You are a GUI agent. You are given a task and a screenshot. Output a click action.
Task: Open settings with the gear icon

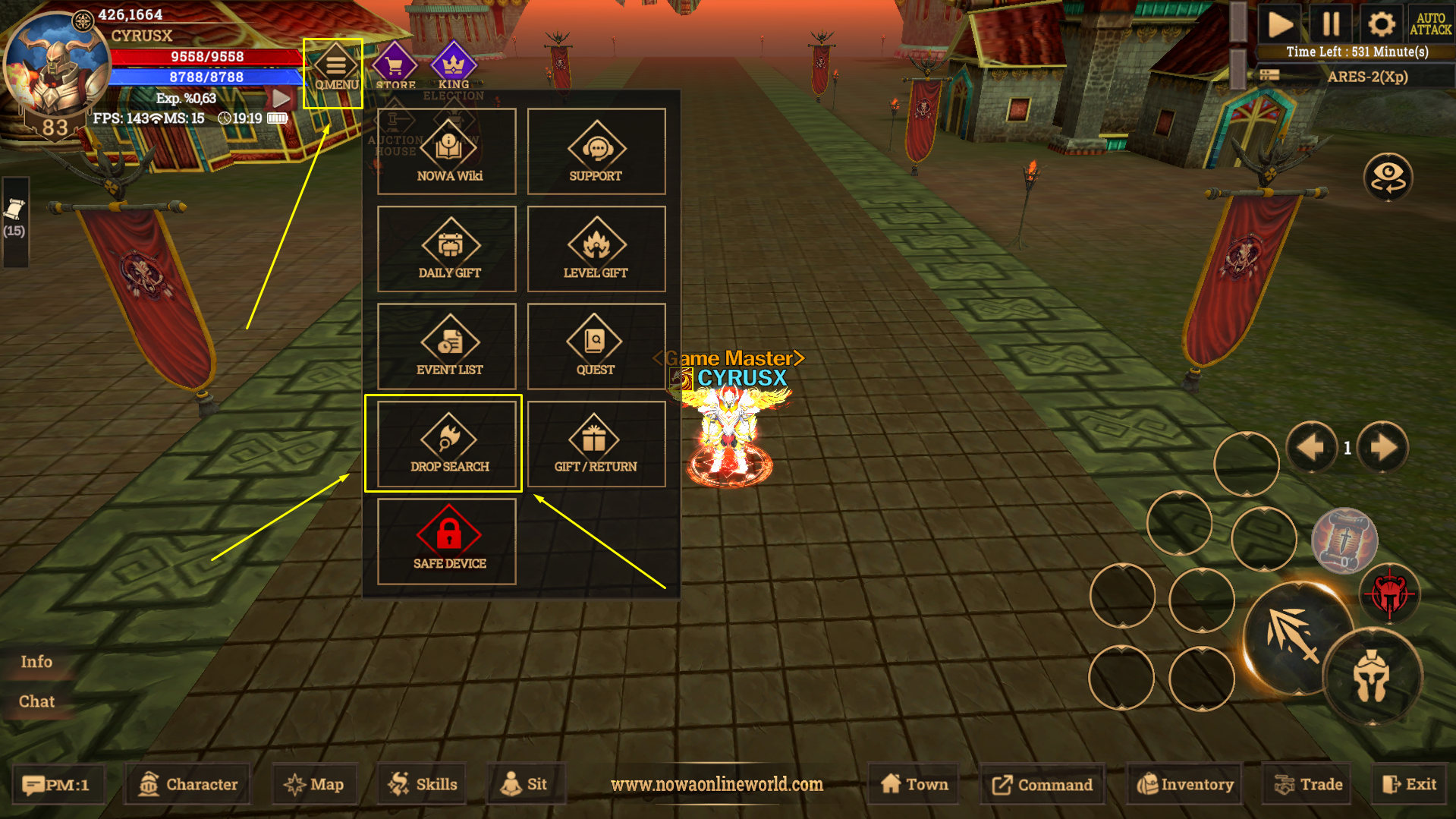pos(1381,24)
